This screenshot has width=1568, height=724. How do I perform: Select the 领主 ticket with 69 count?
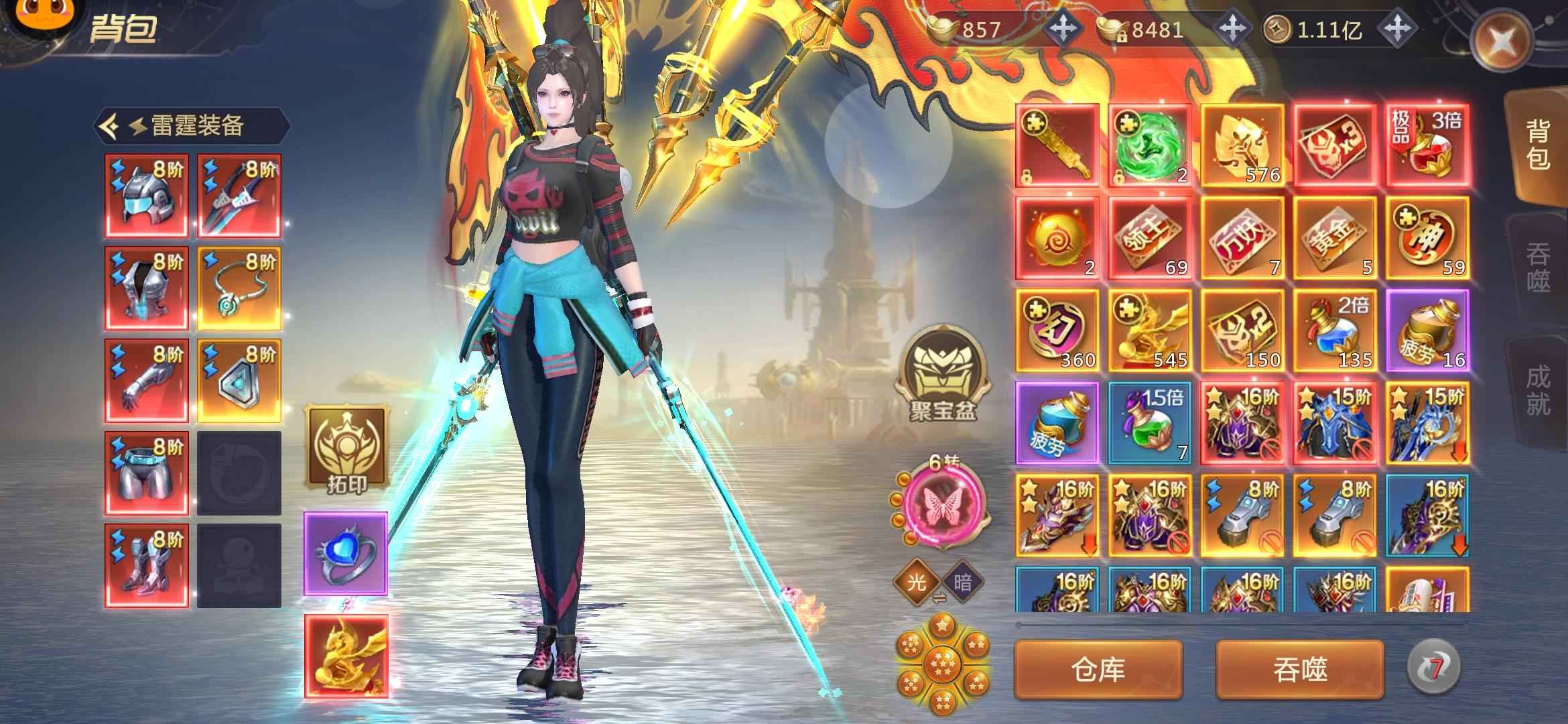click(x=1150, y=238)
